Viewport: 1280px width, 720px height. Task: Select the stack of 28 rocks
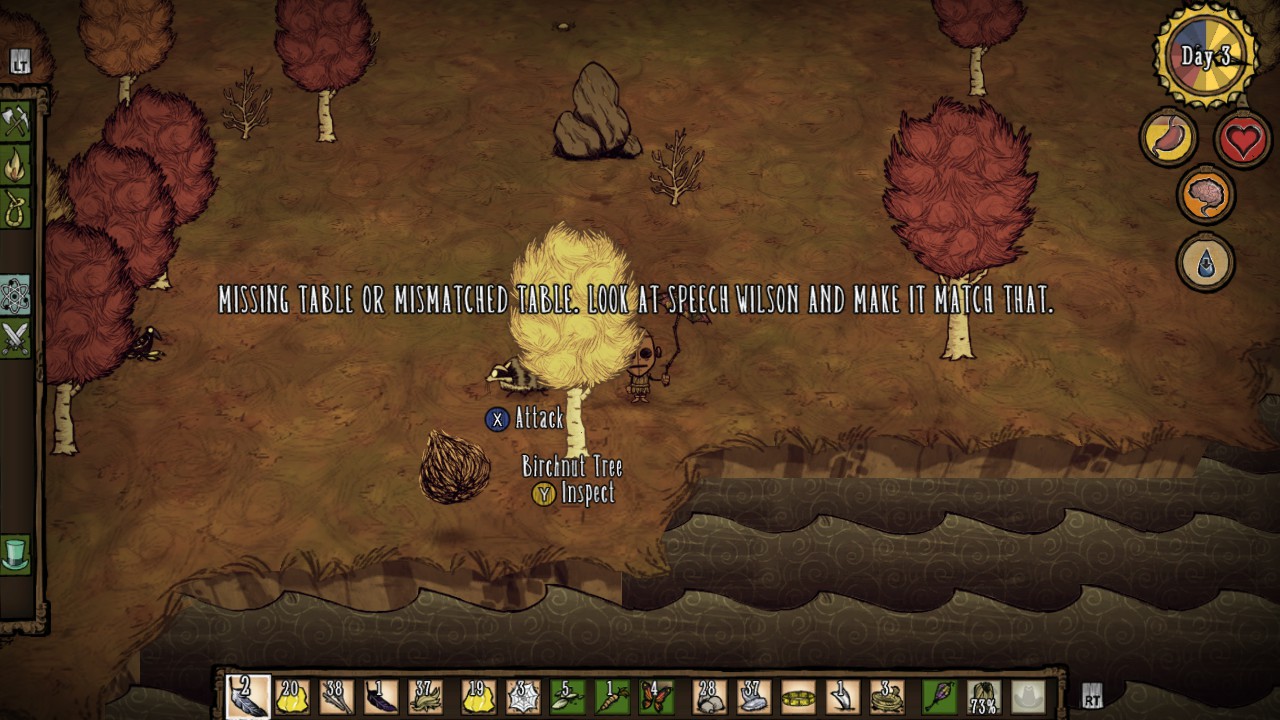pos(709,696)
